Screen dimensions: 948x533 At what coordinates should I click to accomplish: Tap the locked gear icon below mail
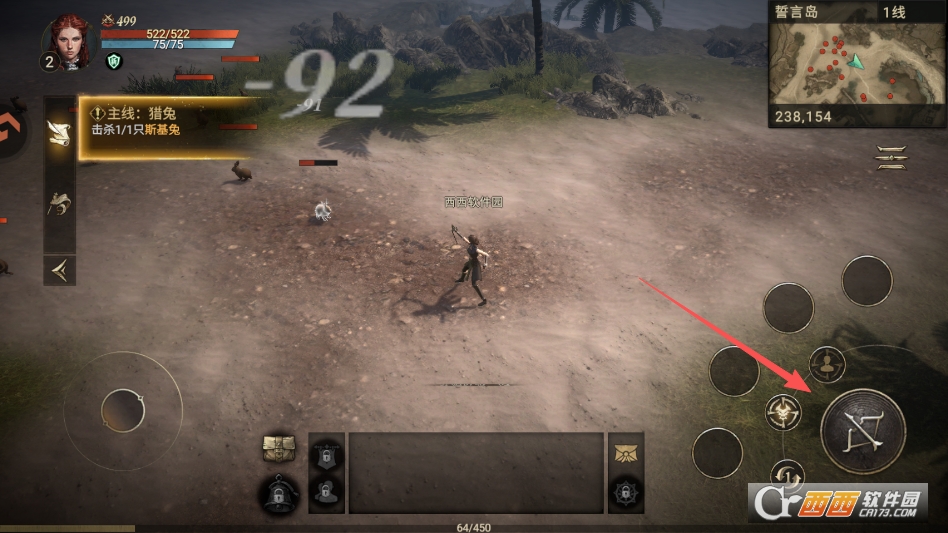(x=626, y=494)
